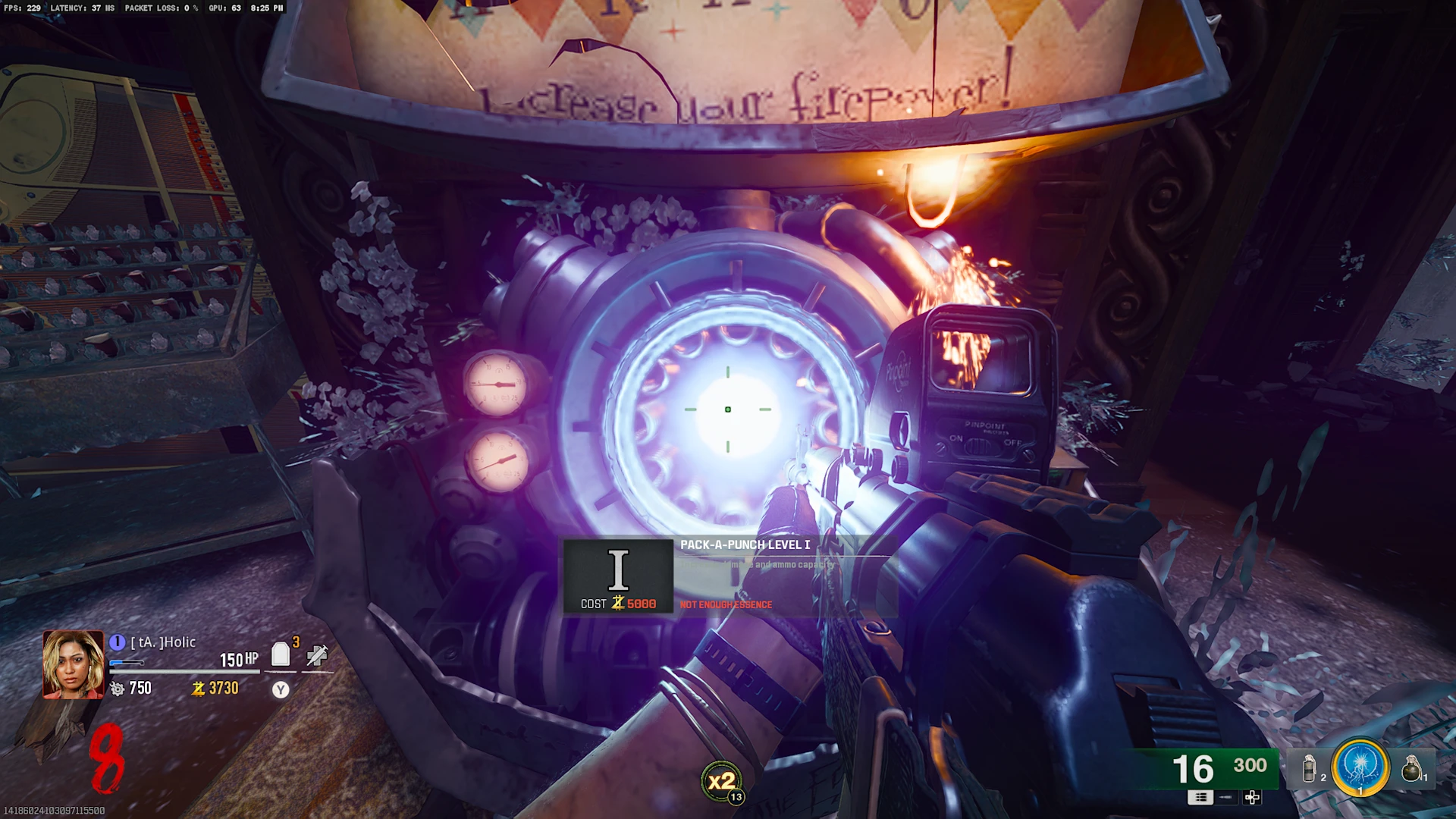Activate the blue lightning field upgrade
This screenshot has height=819, width=1456.
(x=1360, y=767)
